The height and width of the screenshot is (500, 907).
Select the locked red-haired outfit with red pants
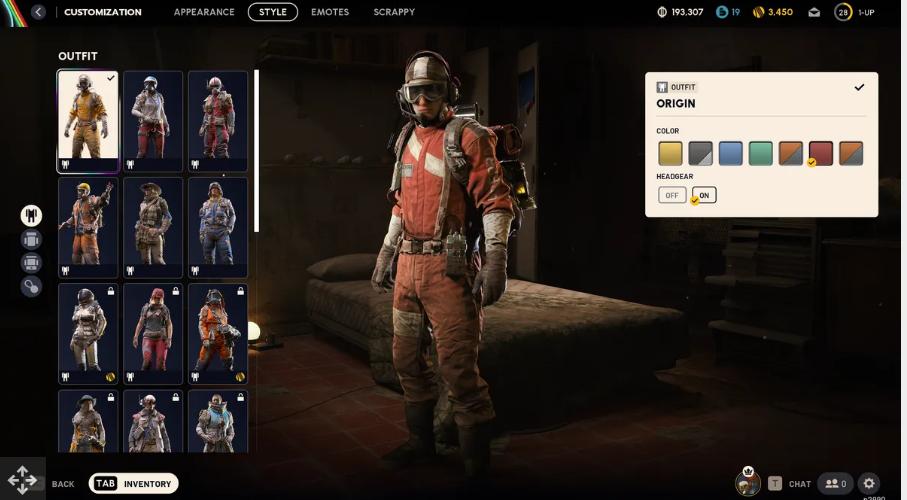click(153, 334)
